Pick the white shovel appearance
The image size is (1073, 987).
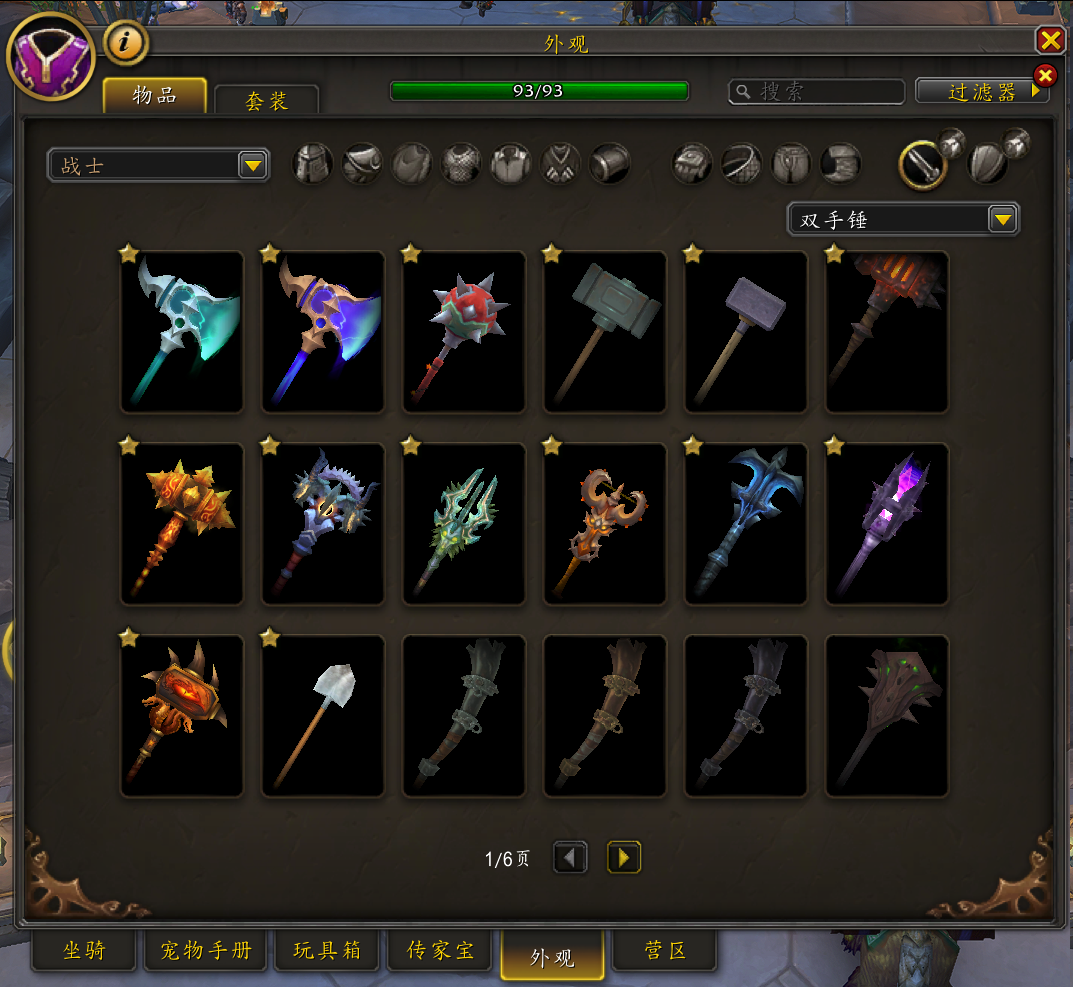(323, 716)
